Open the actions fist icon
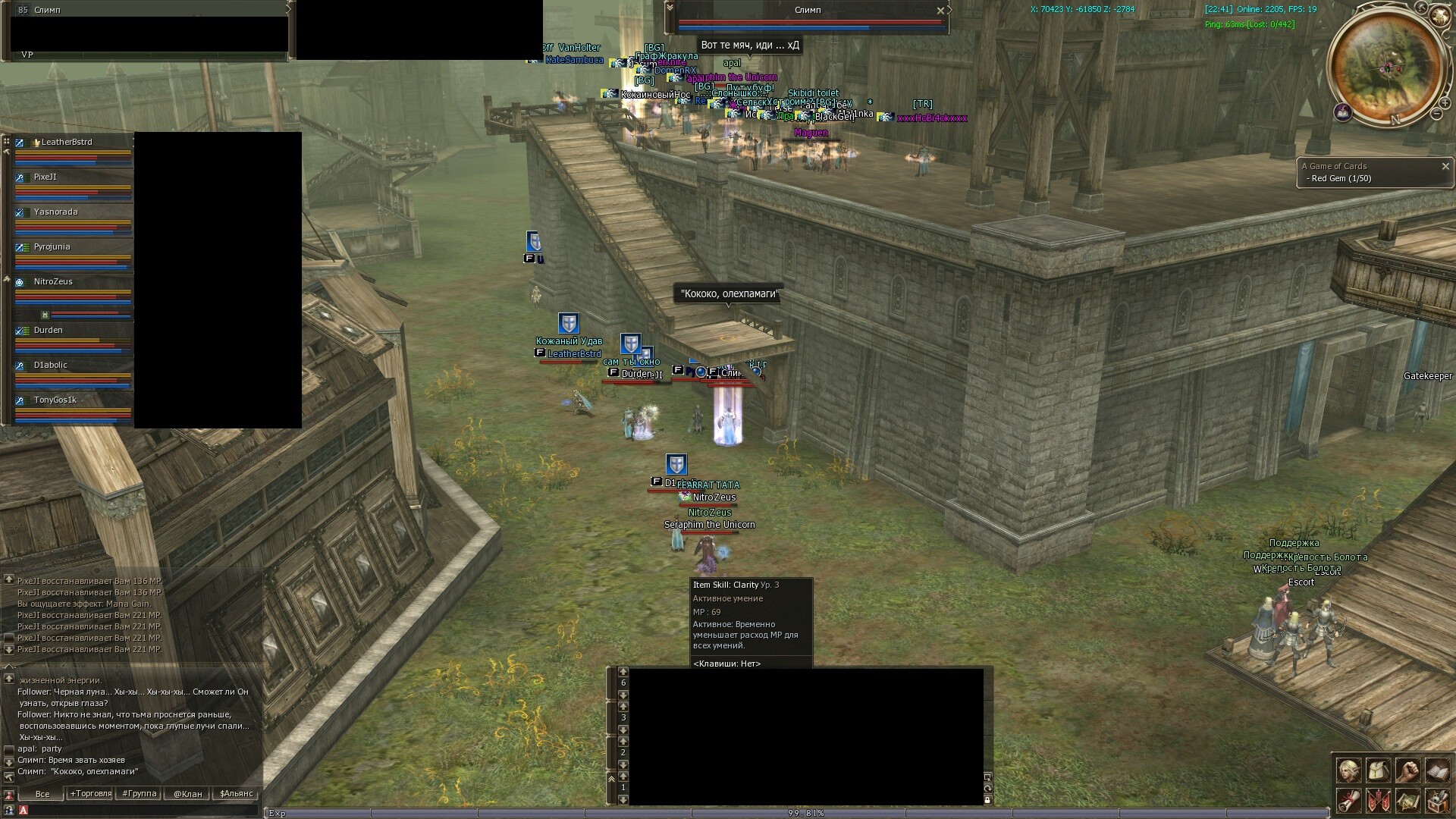The width and height of the screenshot is (1456, 819). click(x=1407, y=770)
